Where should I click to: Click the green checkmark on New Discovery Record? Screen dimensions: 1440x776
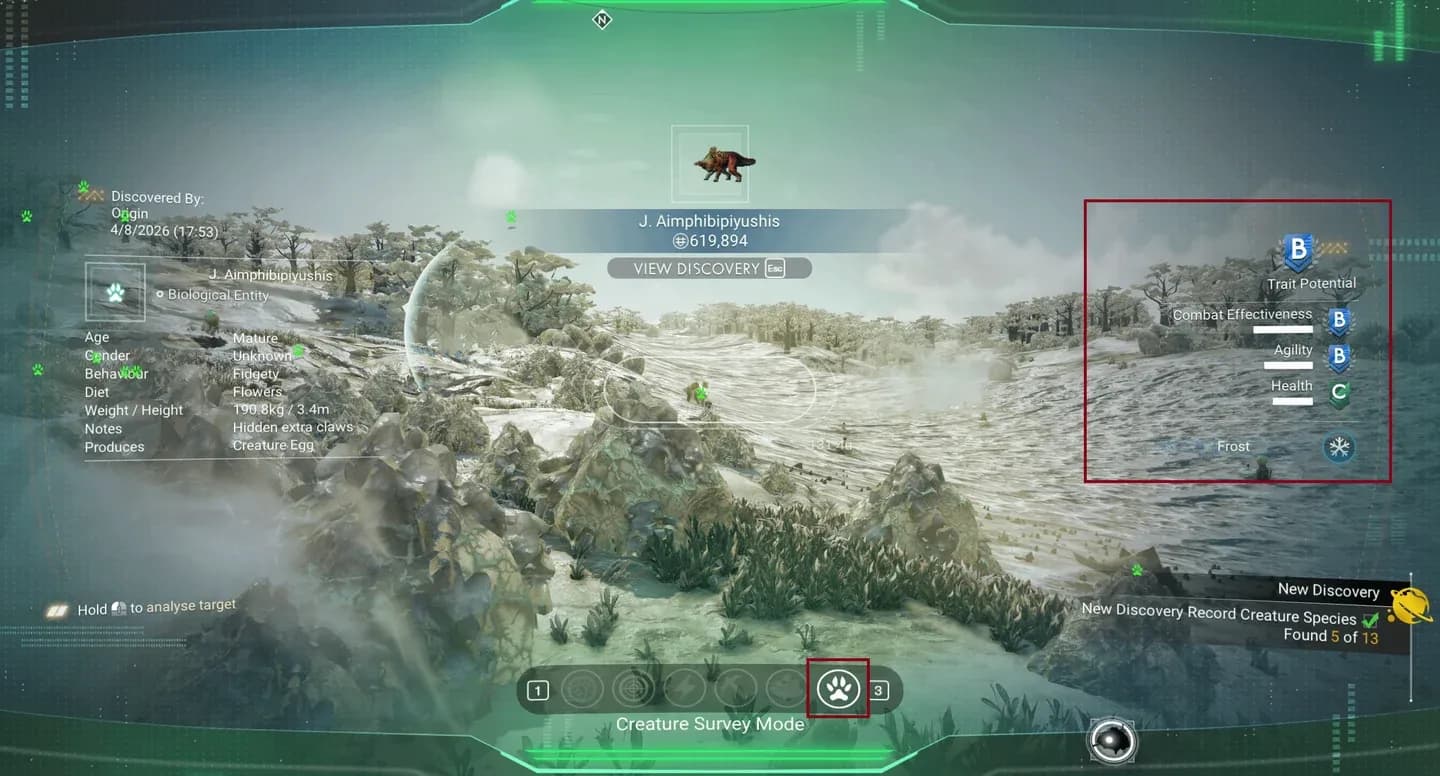tap(1370, 618)
